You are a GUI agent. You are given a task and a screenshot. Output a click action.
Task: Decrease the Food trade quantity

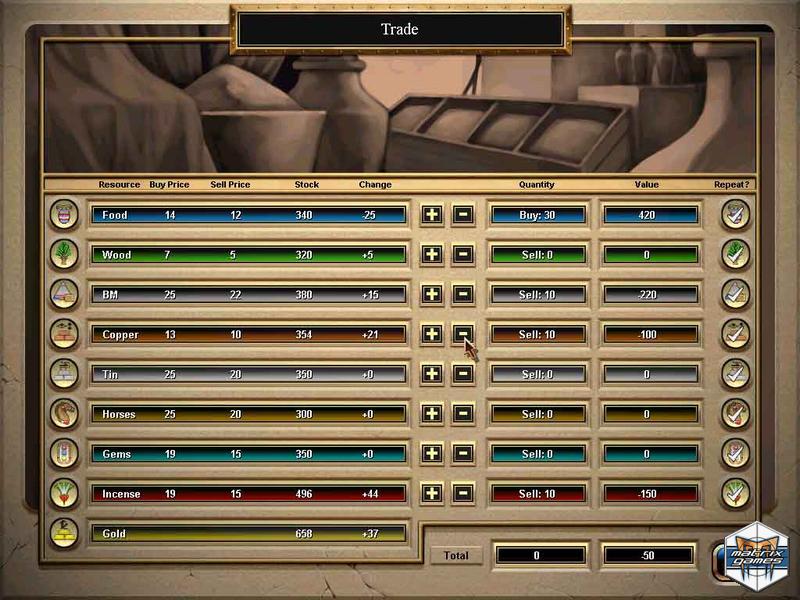point(463,214)
